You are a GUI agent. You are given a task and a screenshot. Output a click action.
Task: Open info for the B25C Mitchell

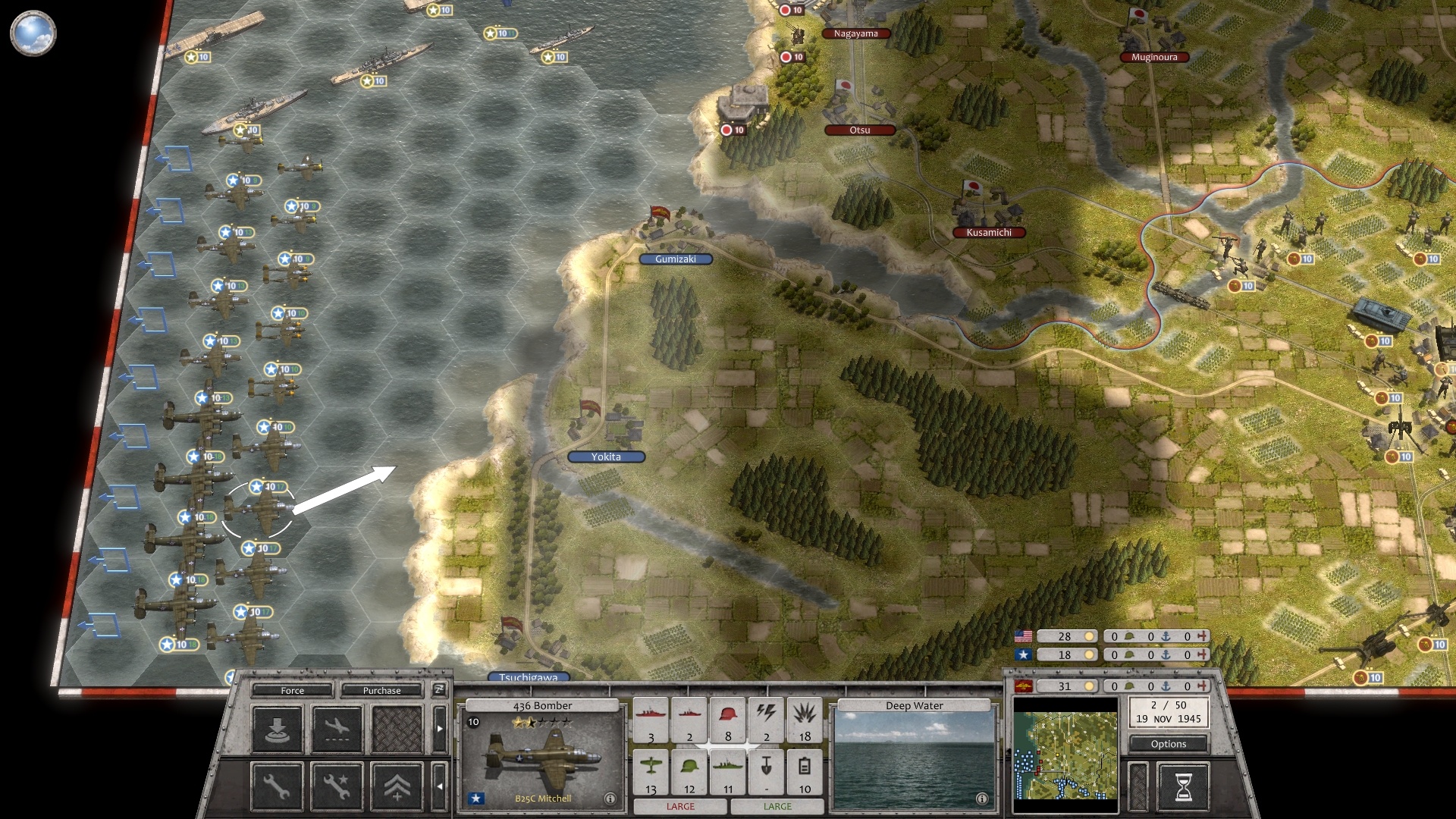click(611, 798)
